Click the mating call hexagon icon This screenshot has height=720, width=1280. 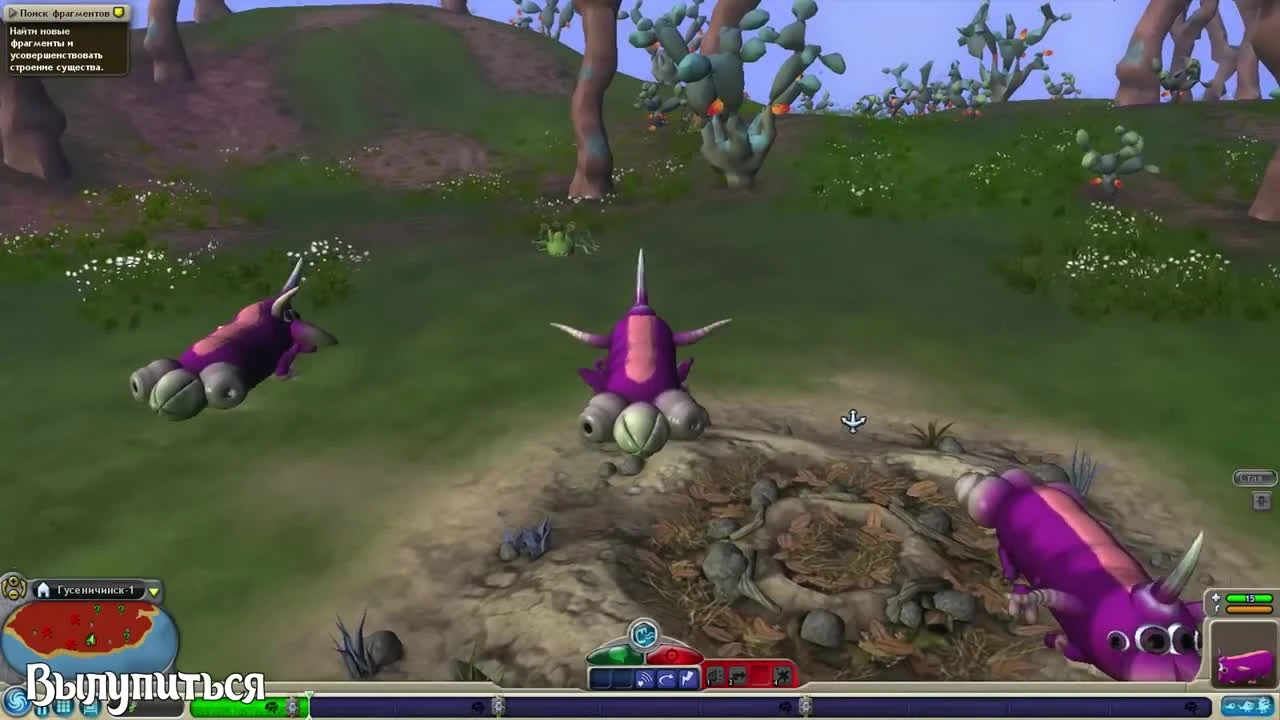point(643,631)
